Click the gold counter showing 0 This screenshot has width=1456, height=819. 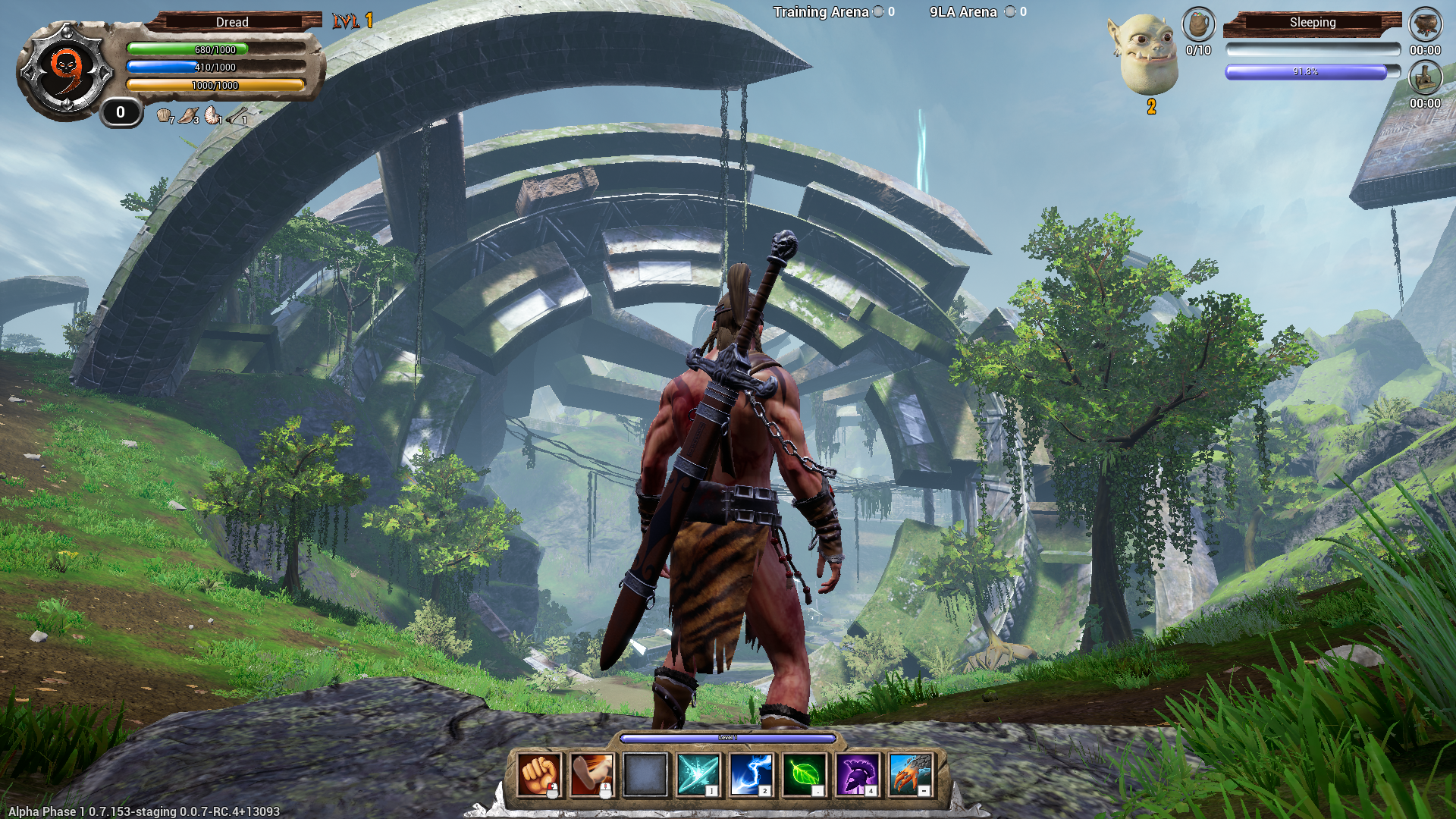click(x=119, y=112)
